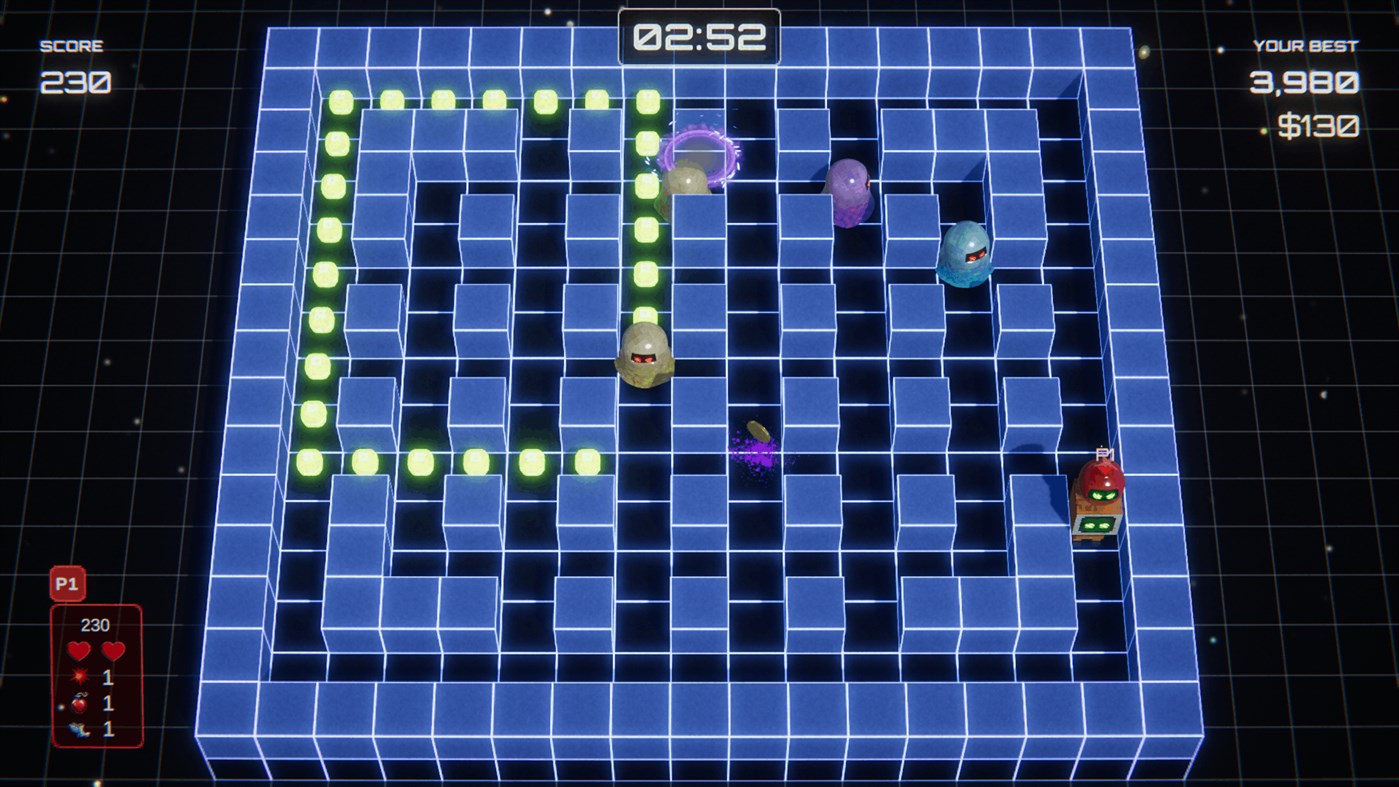The image size is (1399, 787).
Task: Click the red explosion power-up icon in P1 panel
Action: click(78, 676)
